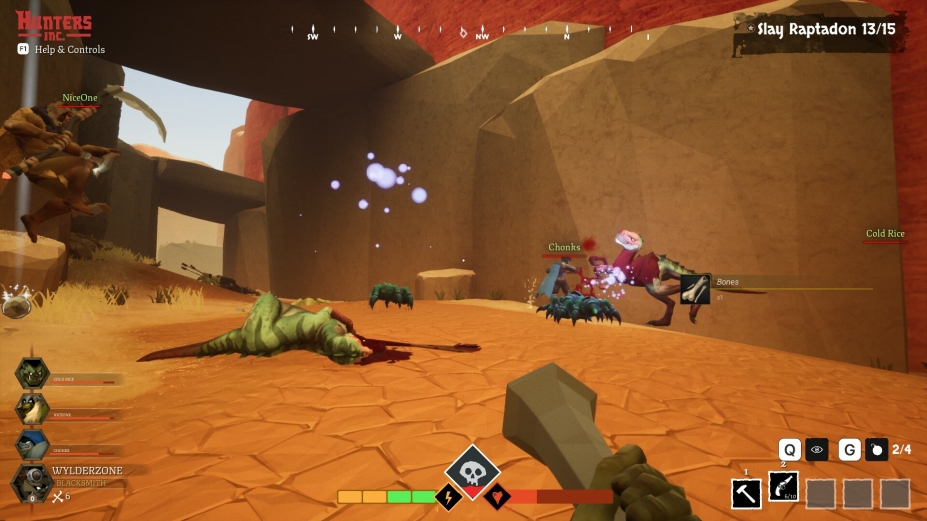Select the flintlock pistol slot

(783, 488)
